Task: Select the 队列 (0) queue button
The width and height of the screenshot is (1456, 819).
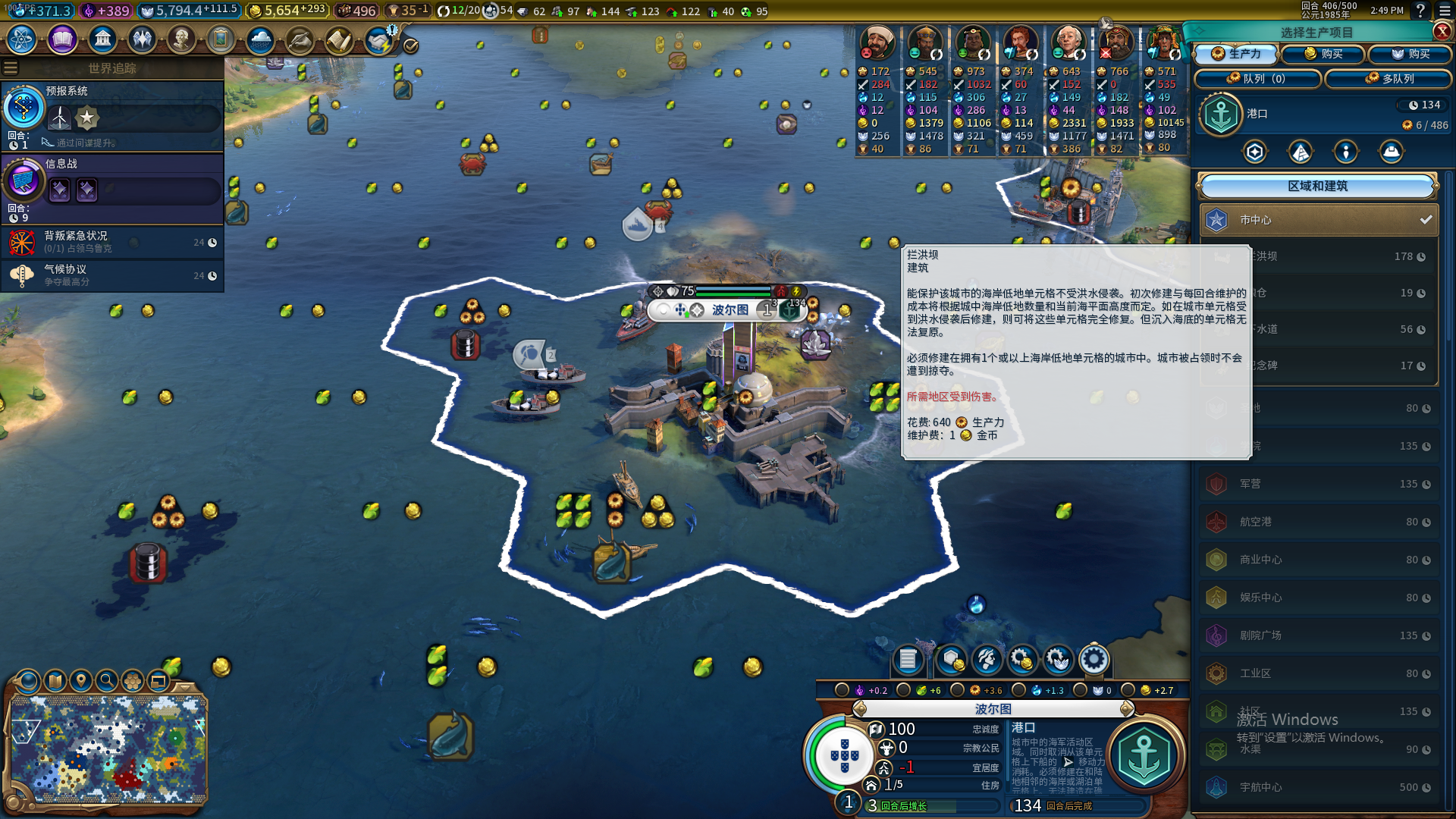Action: pos(1257,78)
